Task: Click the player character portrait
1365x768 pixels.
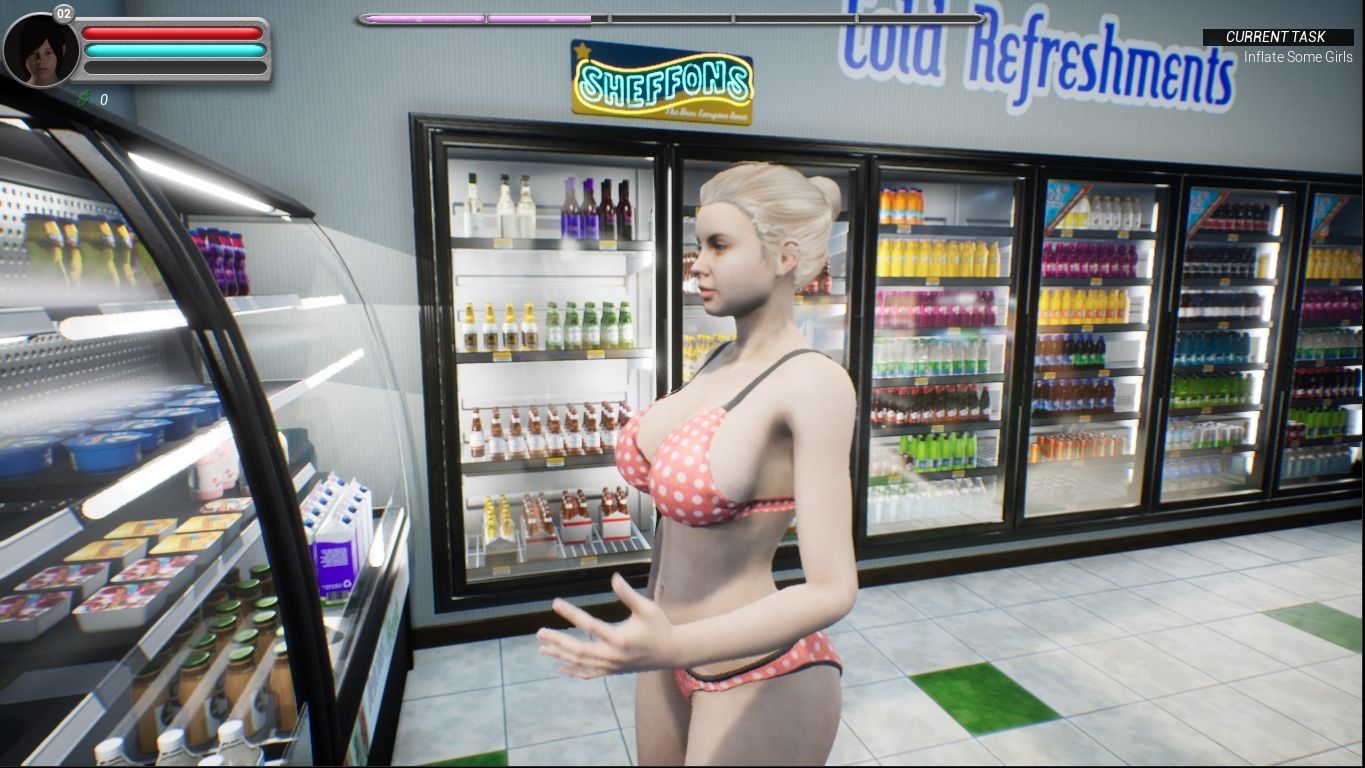Action: (x=41, y=50)
